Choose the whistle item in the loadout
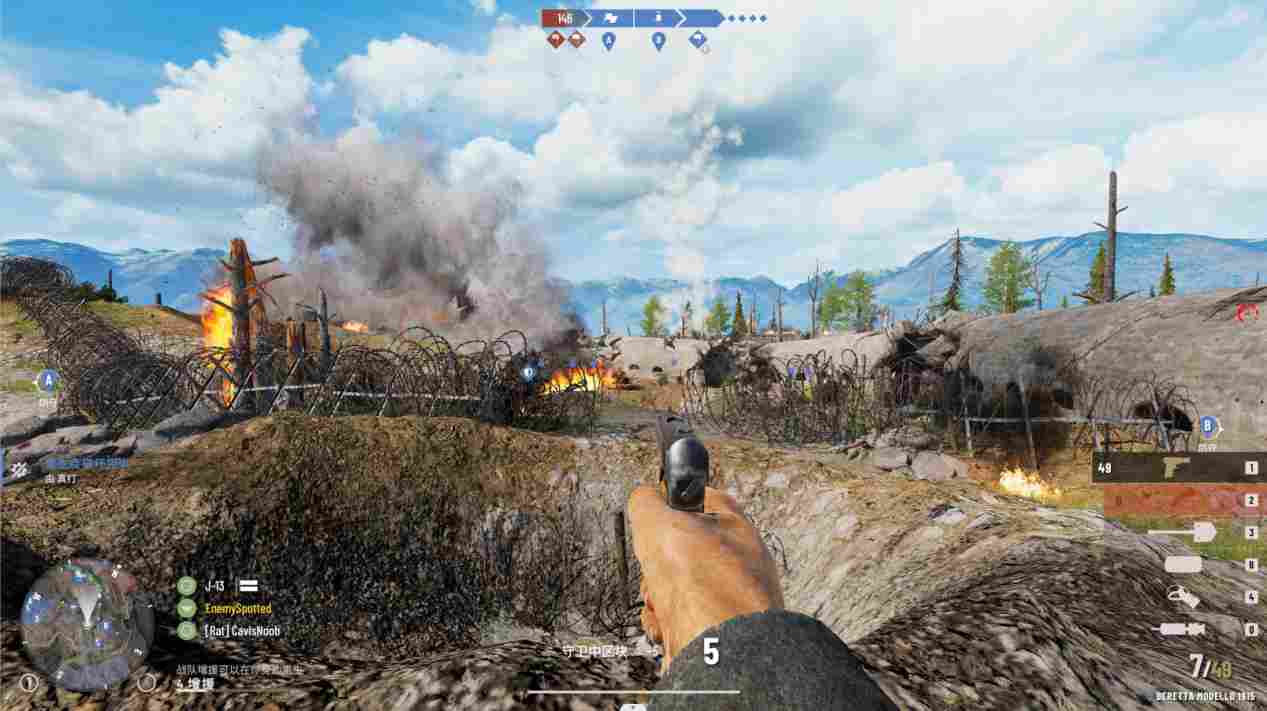Image resolution: width=1267 pixels, height=711 pixels. tap(1183, 597)
